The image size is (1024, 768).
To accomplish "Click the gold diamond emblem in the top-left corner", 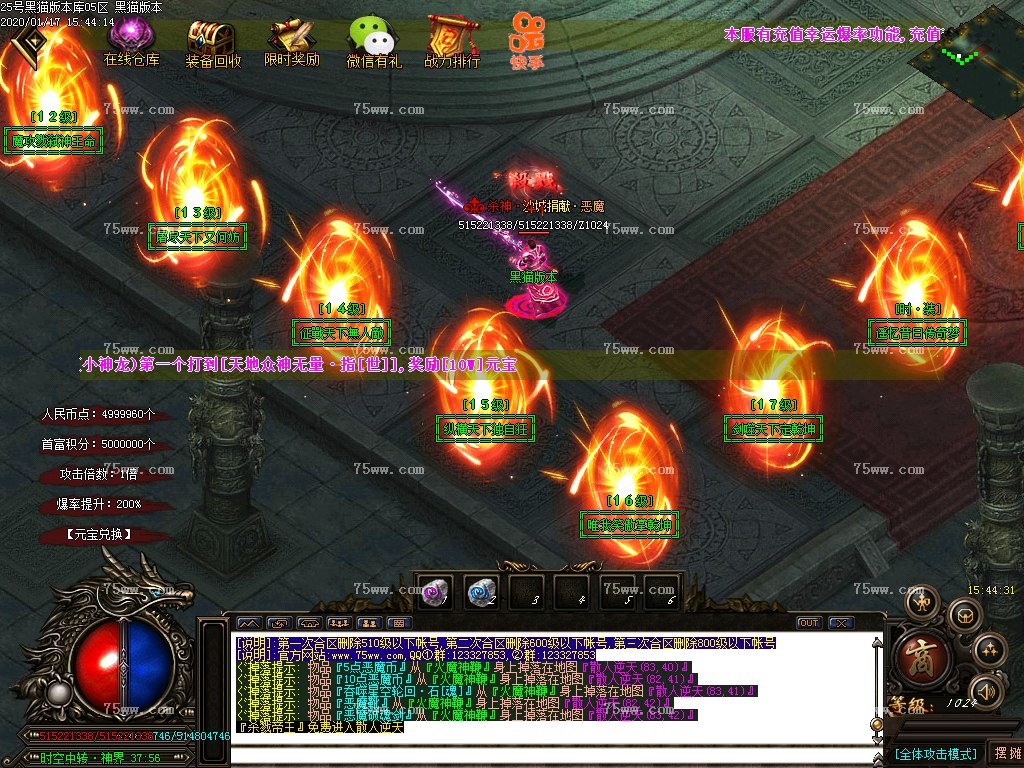I will (32, 42).
